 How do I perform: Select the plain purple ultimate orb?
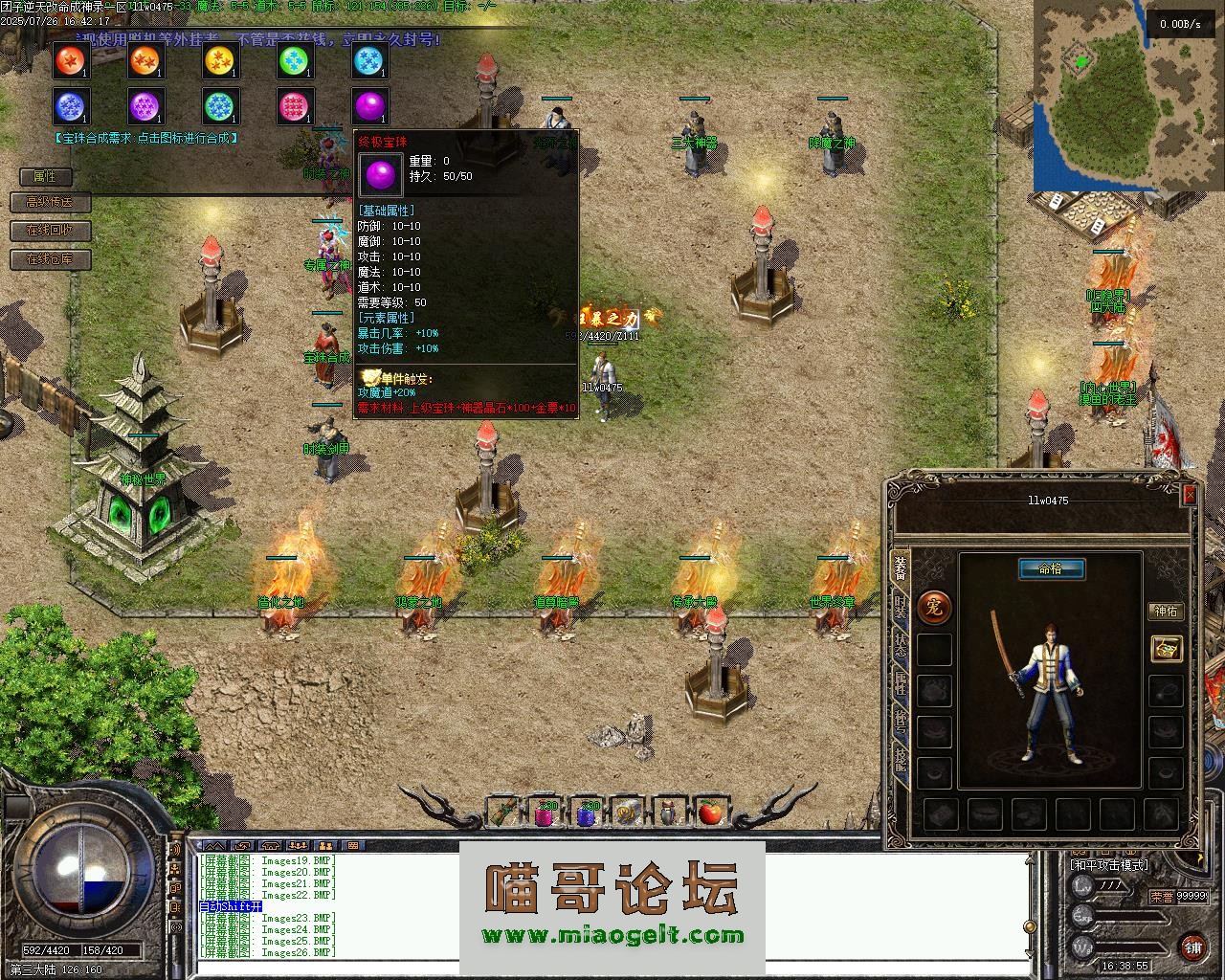[370, 106]
